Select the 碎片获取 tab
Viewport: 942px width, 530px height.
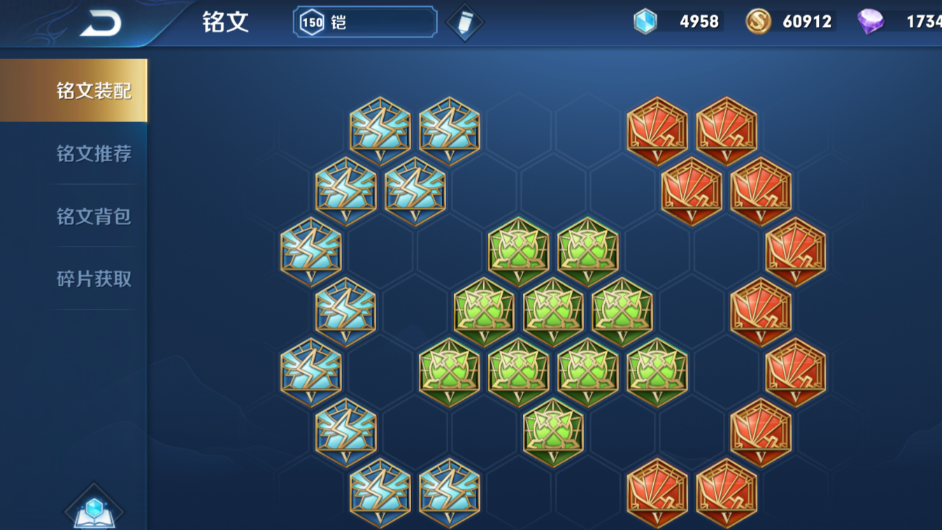coord(93,279)
